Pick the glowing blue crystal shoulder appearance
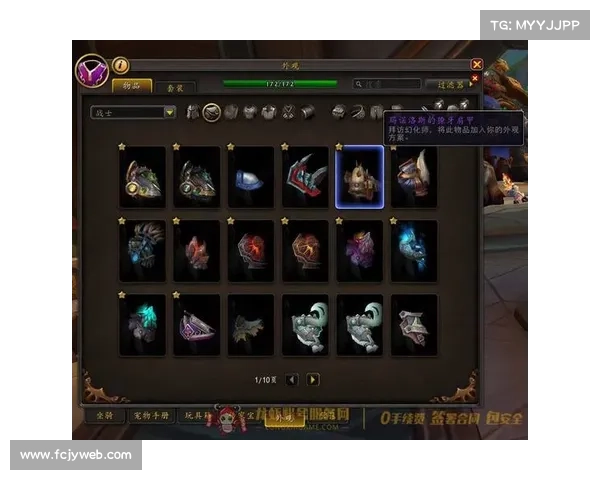Image resolution: width=600 pixels, height=480 pixels. click(x=413, y=250)
